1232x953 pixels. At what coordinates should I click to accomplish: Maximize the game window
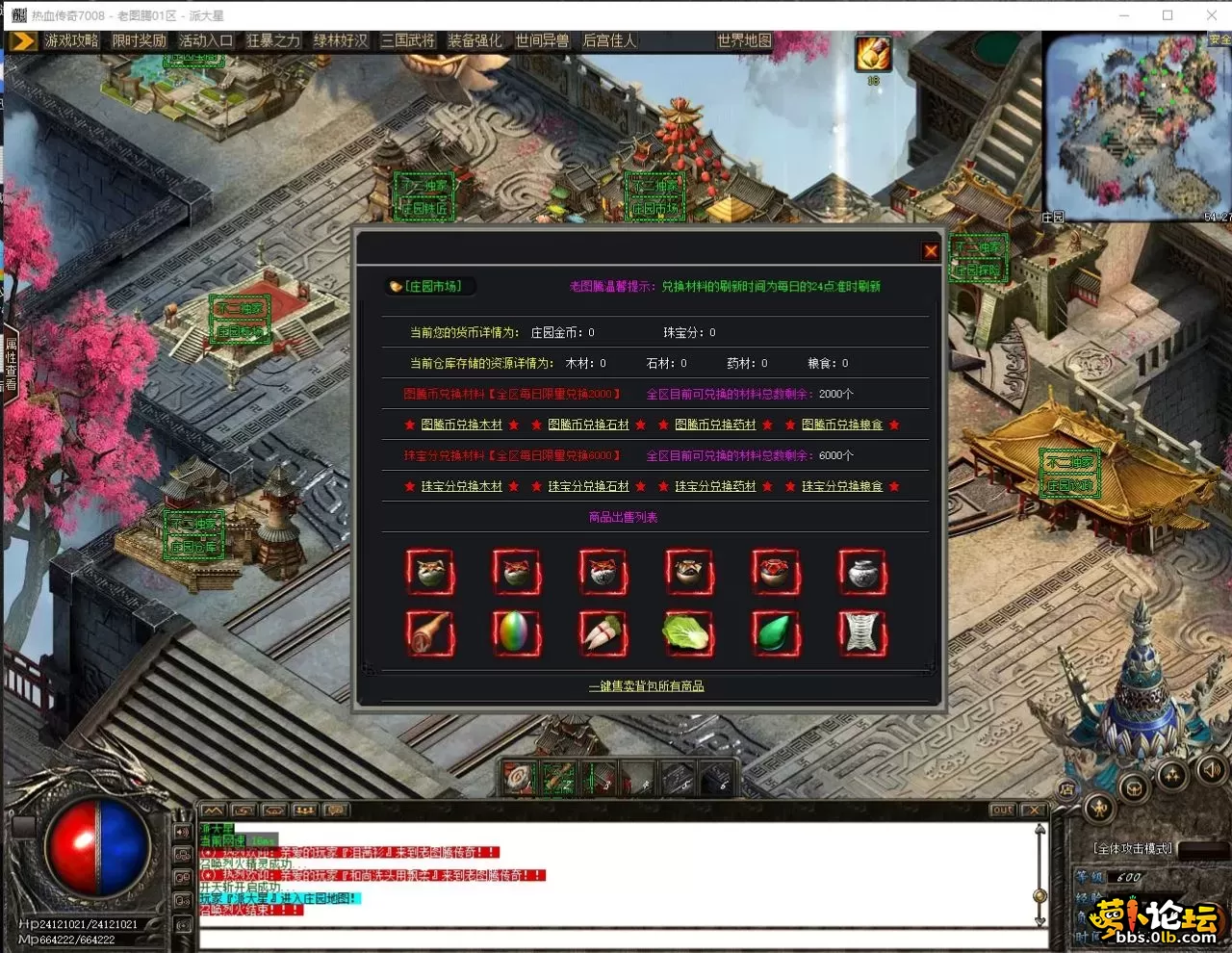[1168, 15]
